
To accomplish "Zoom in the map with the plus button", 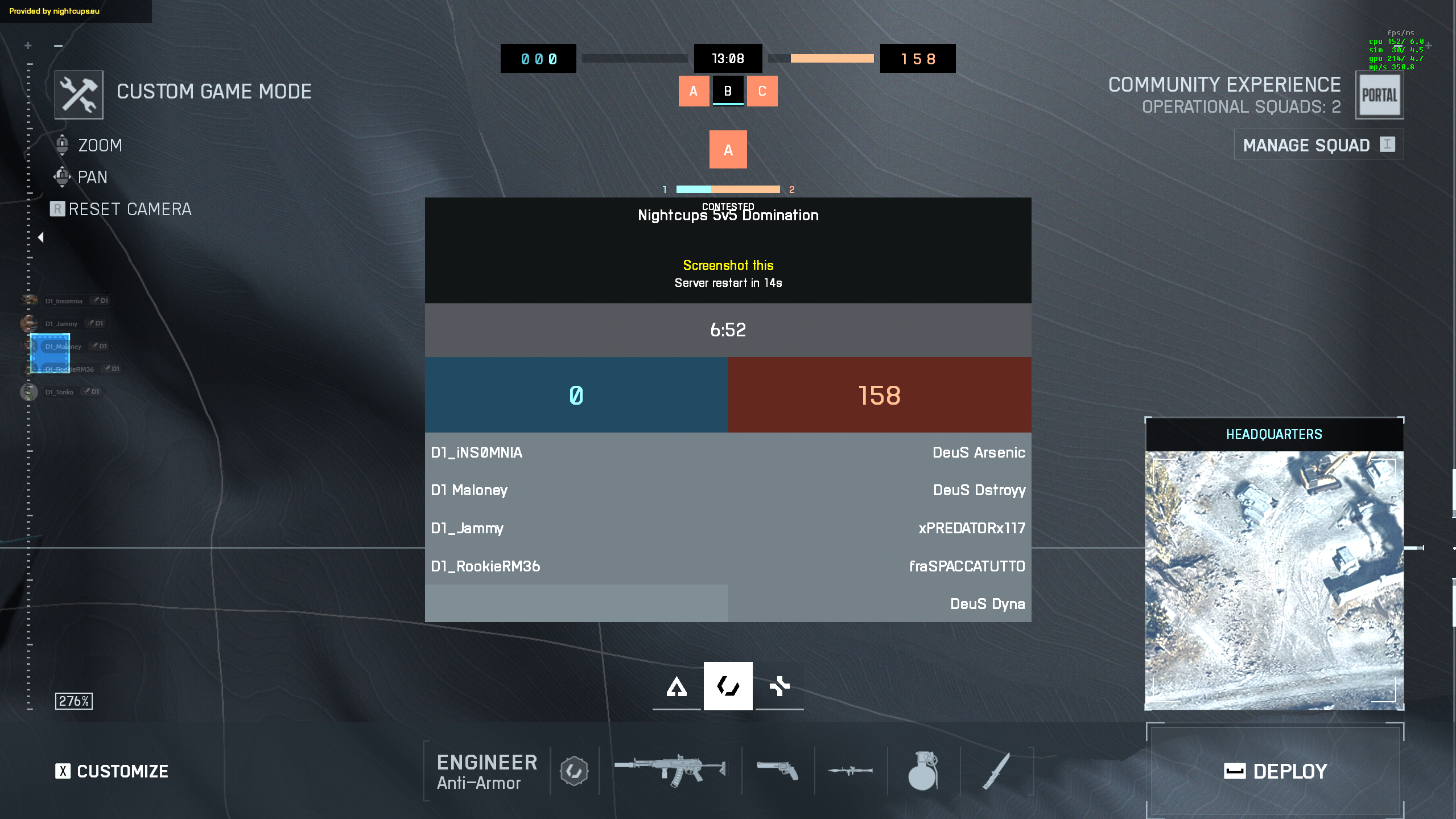I will point(28,46).
